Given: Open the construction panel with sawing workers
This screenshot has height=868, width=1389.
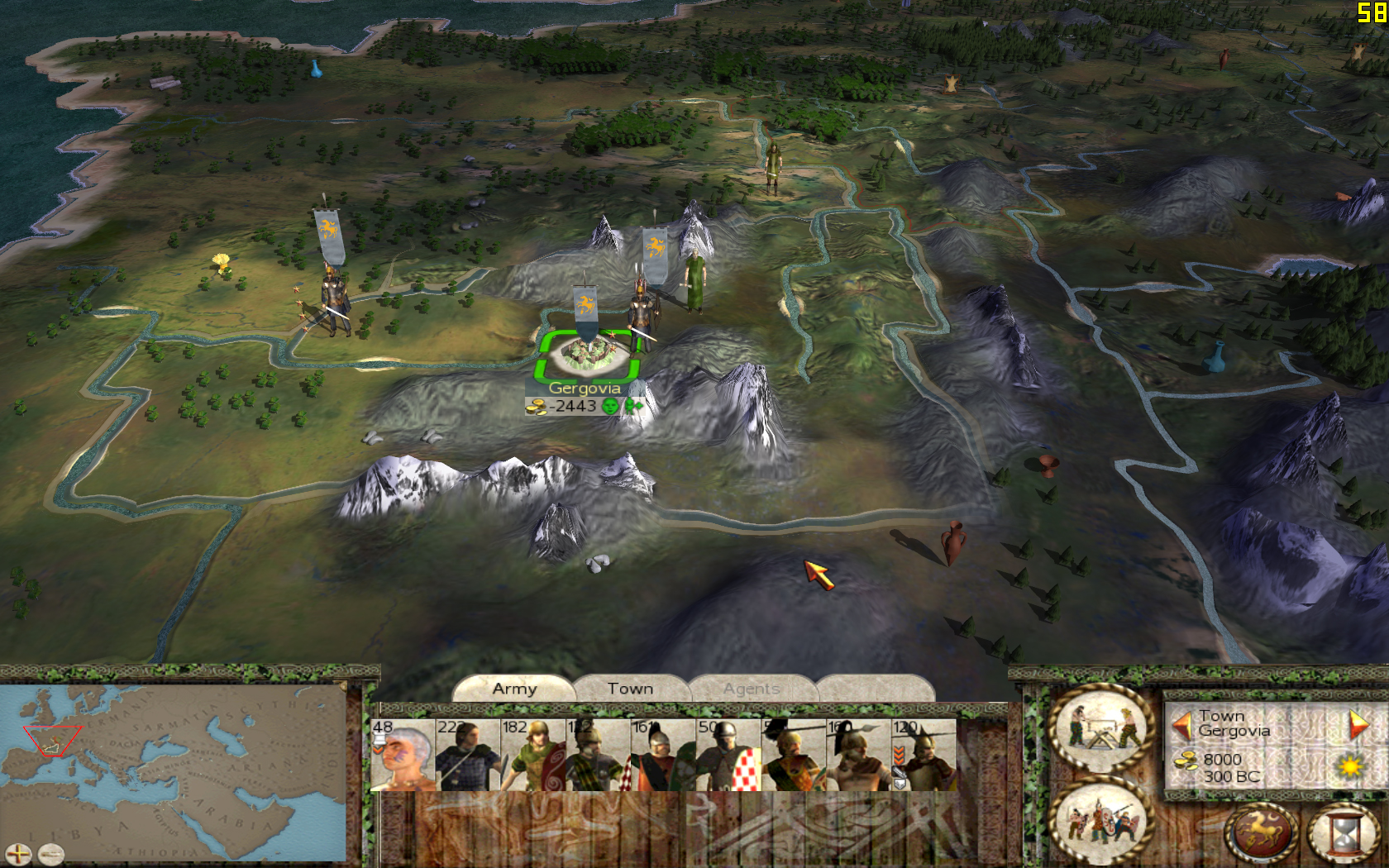Looking at the screenshot, I should click(1100, 728).
